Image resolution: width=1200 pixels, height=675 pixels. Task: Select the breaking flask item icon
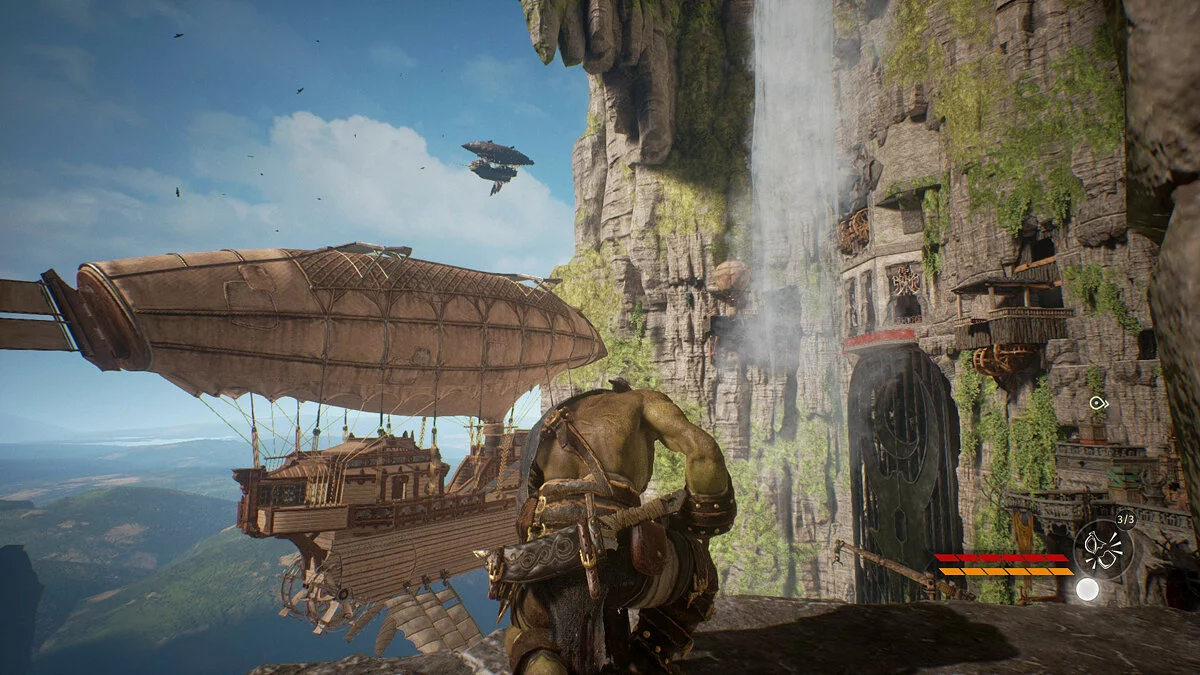coord(1104,548)
